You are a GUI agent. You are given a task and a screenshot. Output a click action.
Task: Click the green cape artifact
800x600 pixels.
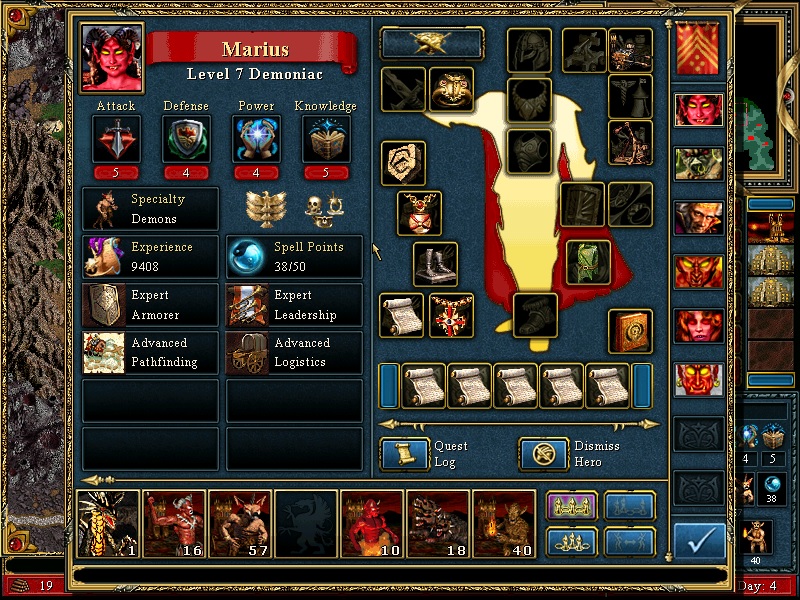click(588, 261)
